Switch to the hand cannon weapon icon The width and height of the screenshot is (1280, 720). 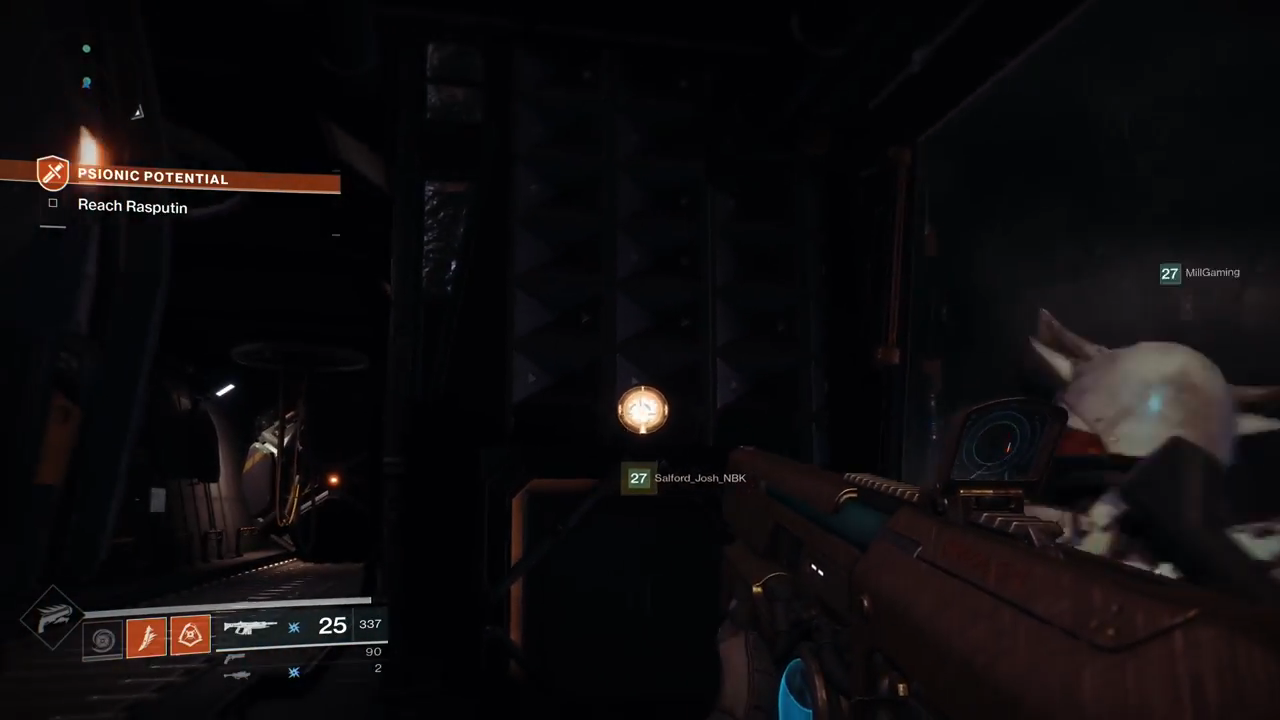234,657
